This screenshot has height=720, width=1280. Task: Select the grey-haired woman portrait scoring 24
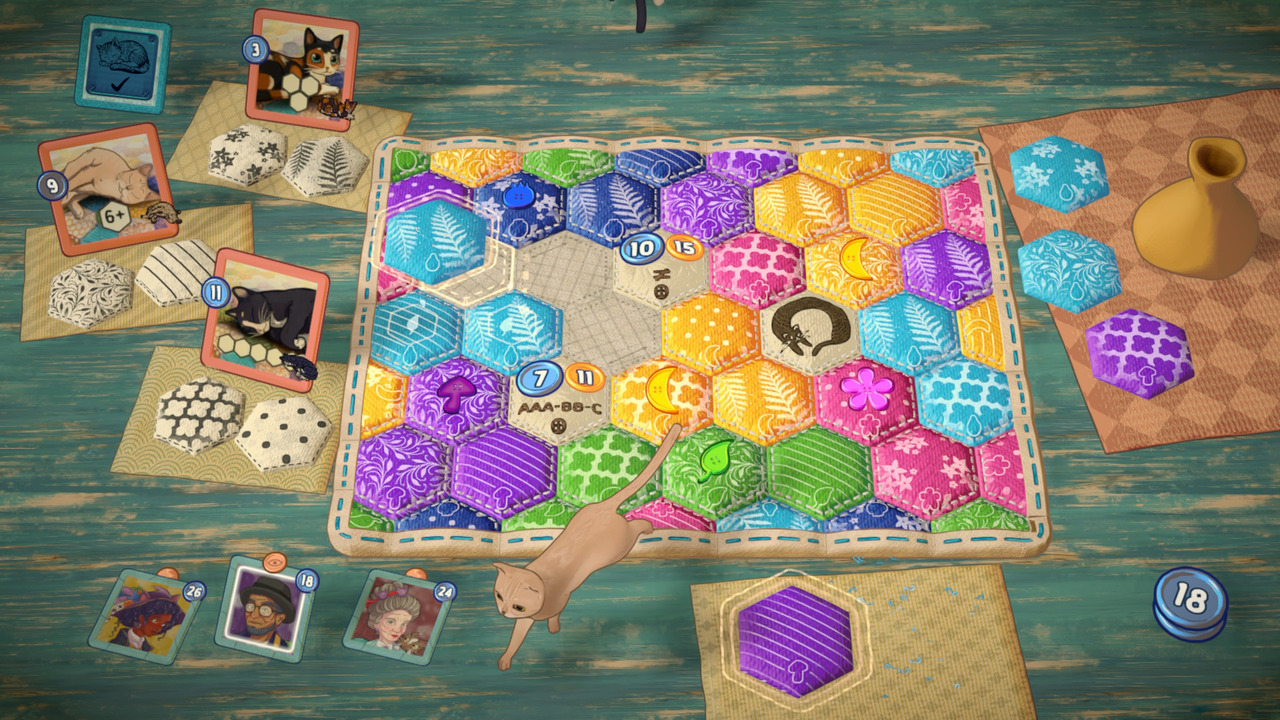pos(395,615)
